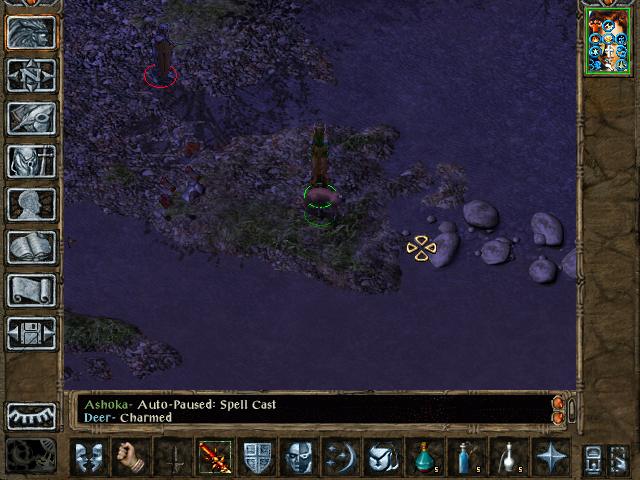Use the white flask quick item
Viewport: 640px width, 480px height.
[508, 457]
